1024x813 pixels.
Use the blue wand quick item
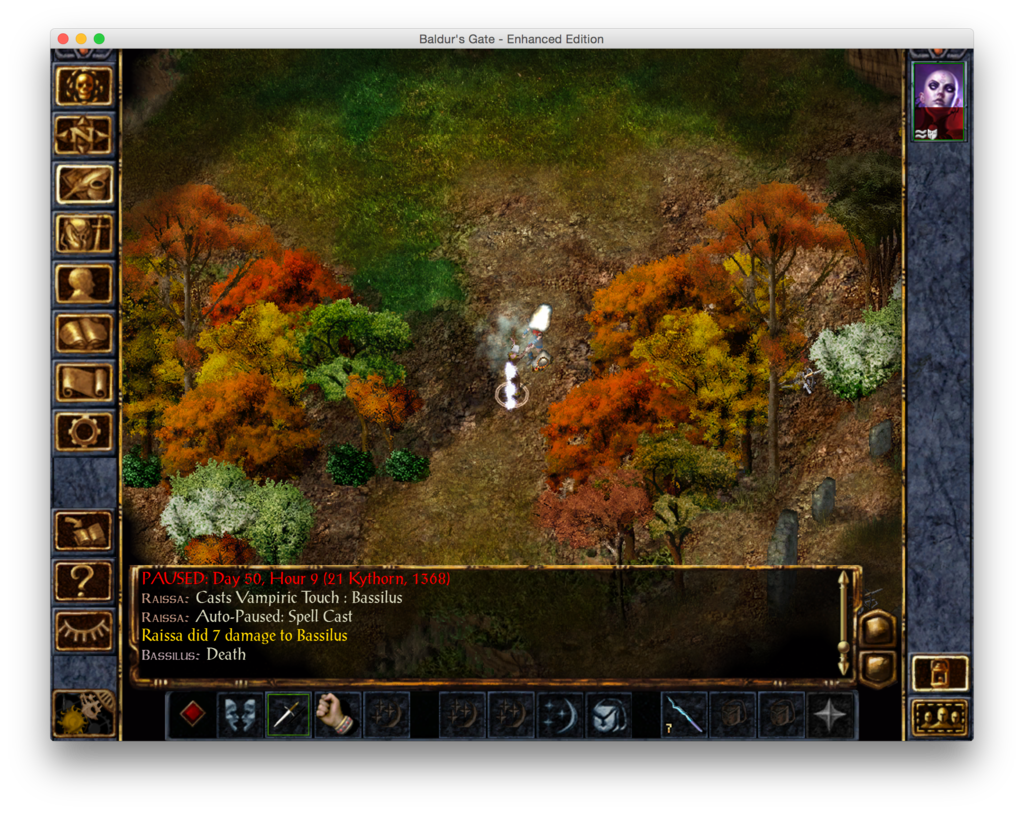(684, 714)
